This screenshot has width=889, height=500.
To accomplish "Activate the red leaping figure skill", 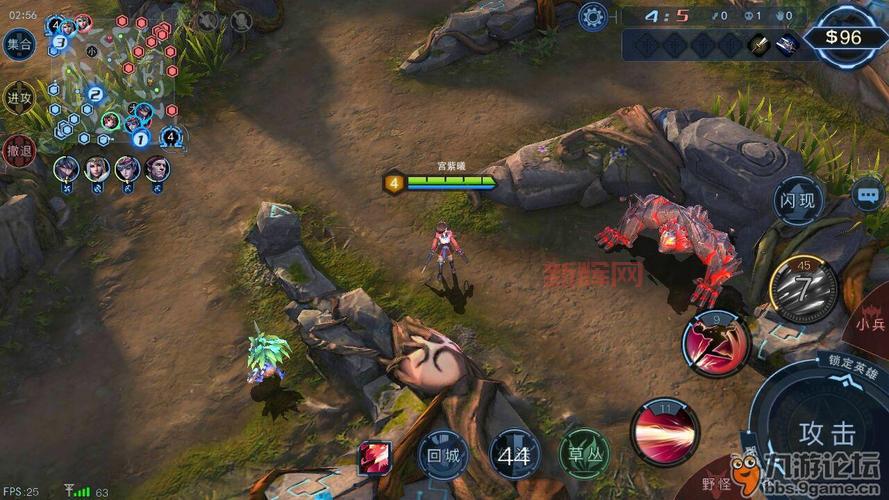I will pos(716,344).
